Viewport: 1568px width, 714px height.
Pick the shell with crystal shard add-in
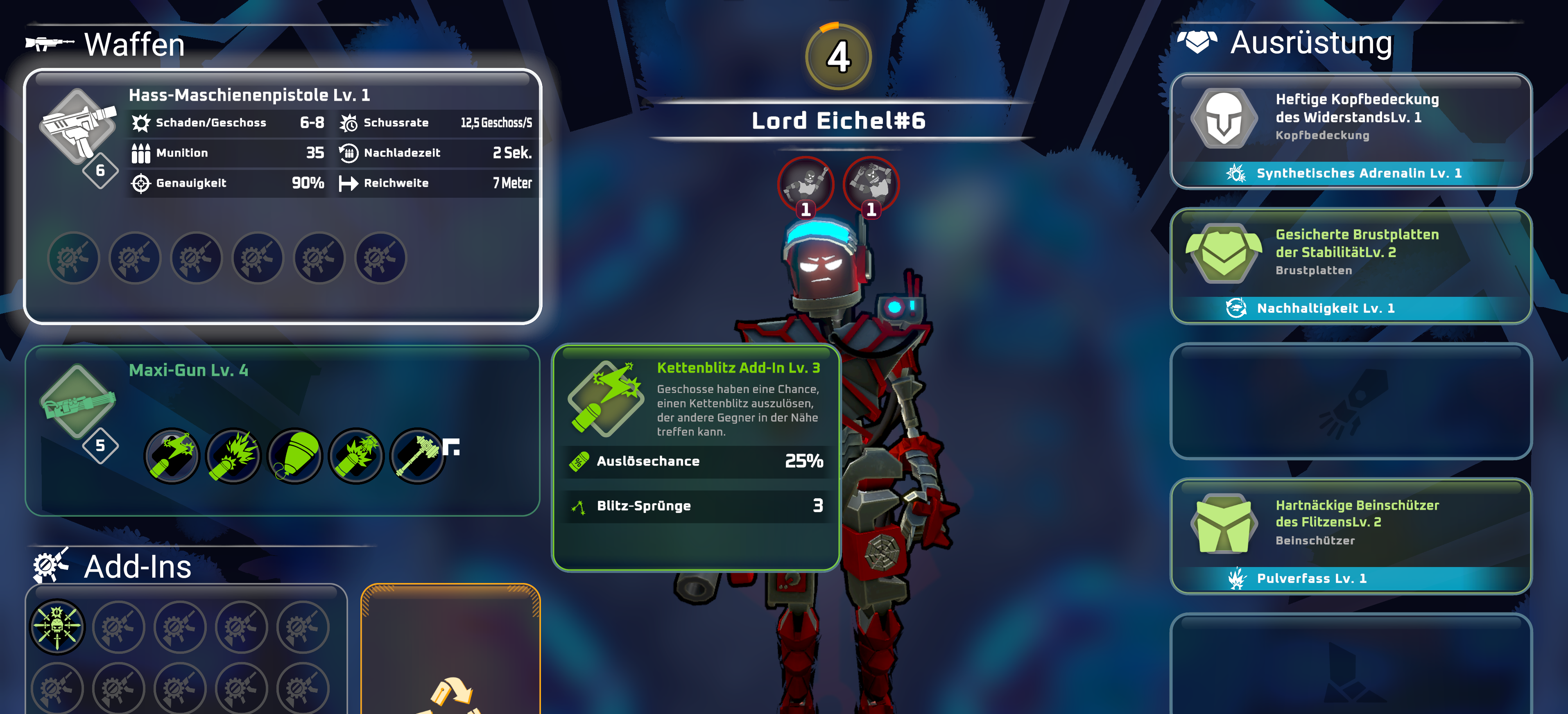[x=356, y=455]
